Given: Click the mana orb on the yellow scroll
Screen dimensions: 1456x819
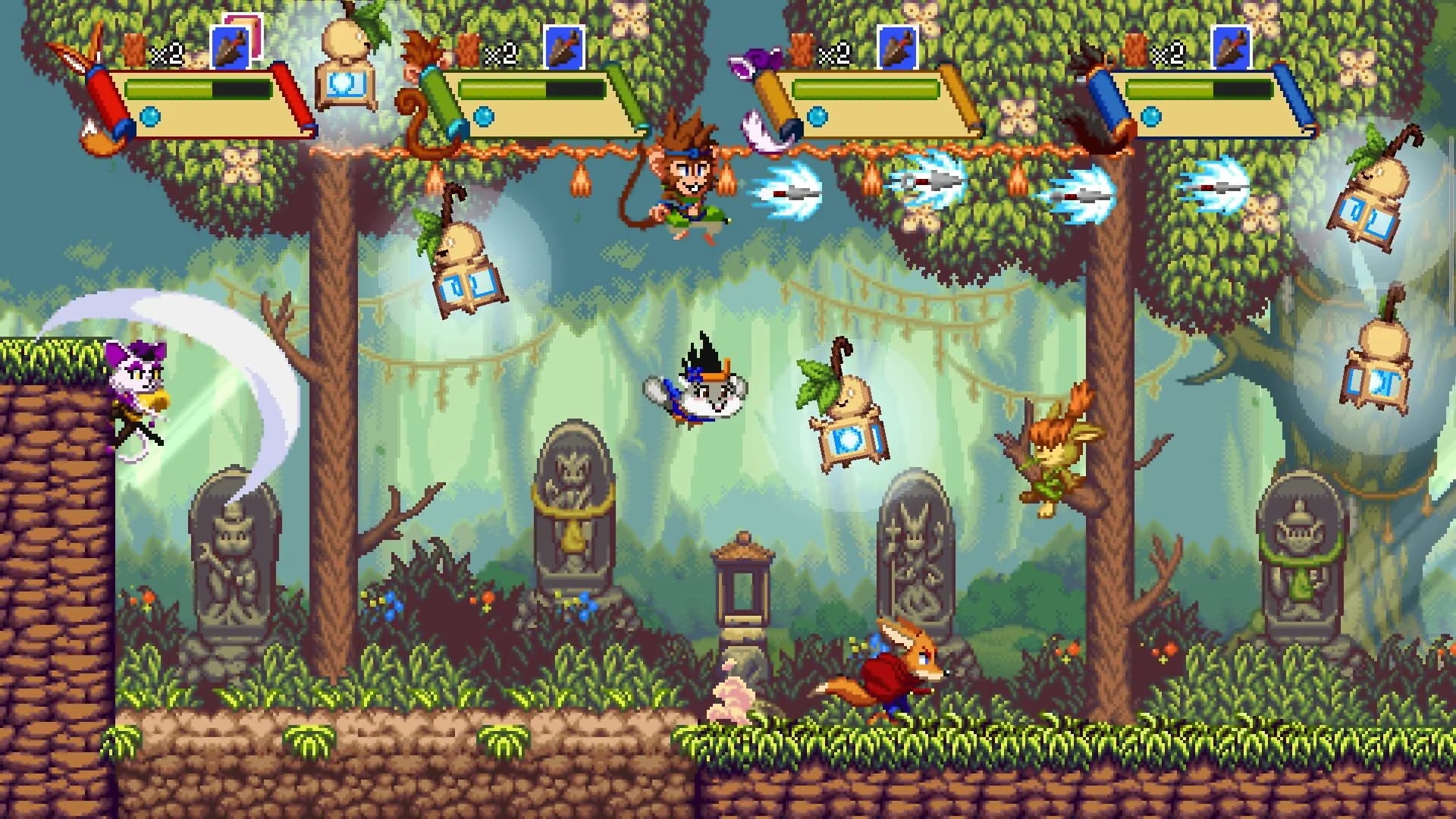Looking at the screenshot, I should click(x=816, y=117).
